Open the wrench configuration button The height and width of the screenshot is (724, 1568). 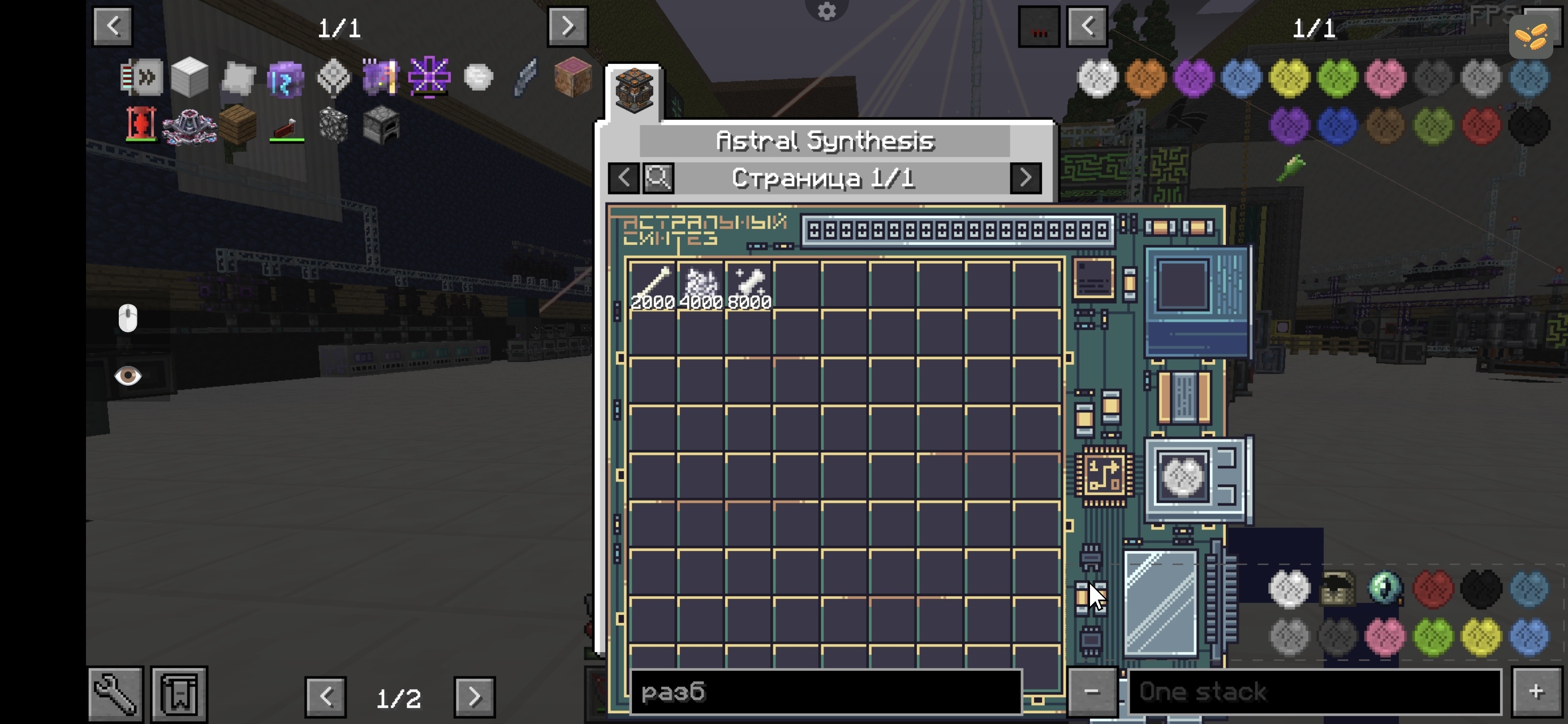(115, 694)
